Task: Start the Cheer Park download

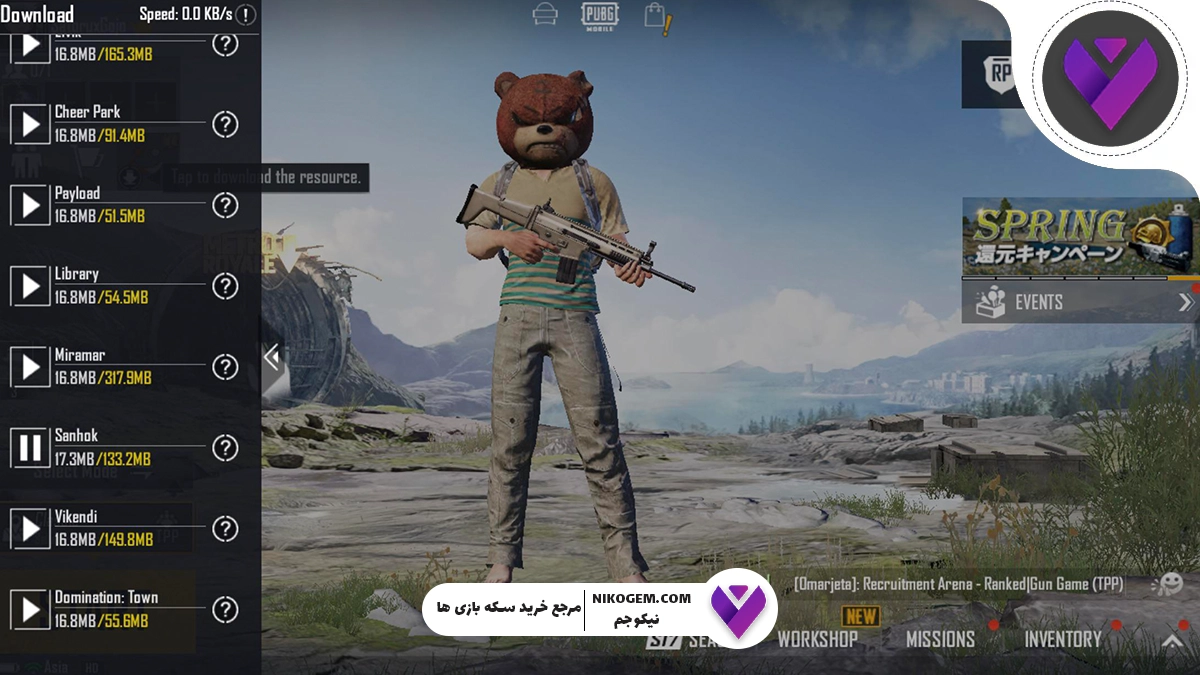Action: [x=30, y=124]
